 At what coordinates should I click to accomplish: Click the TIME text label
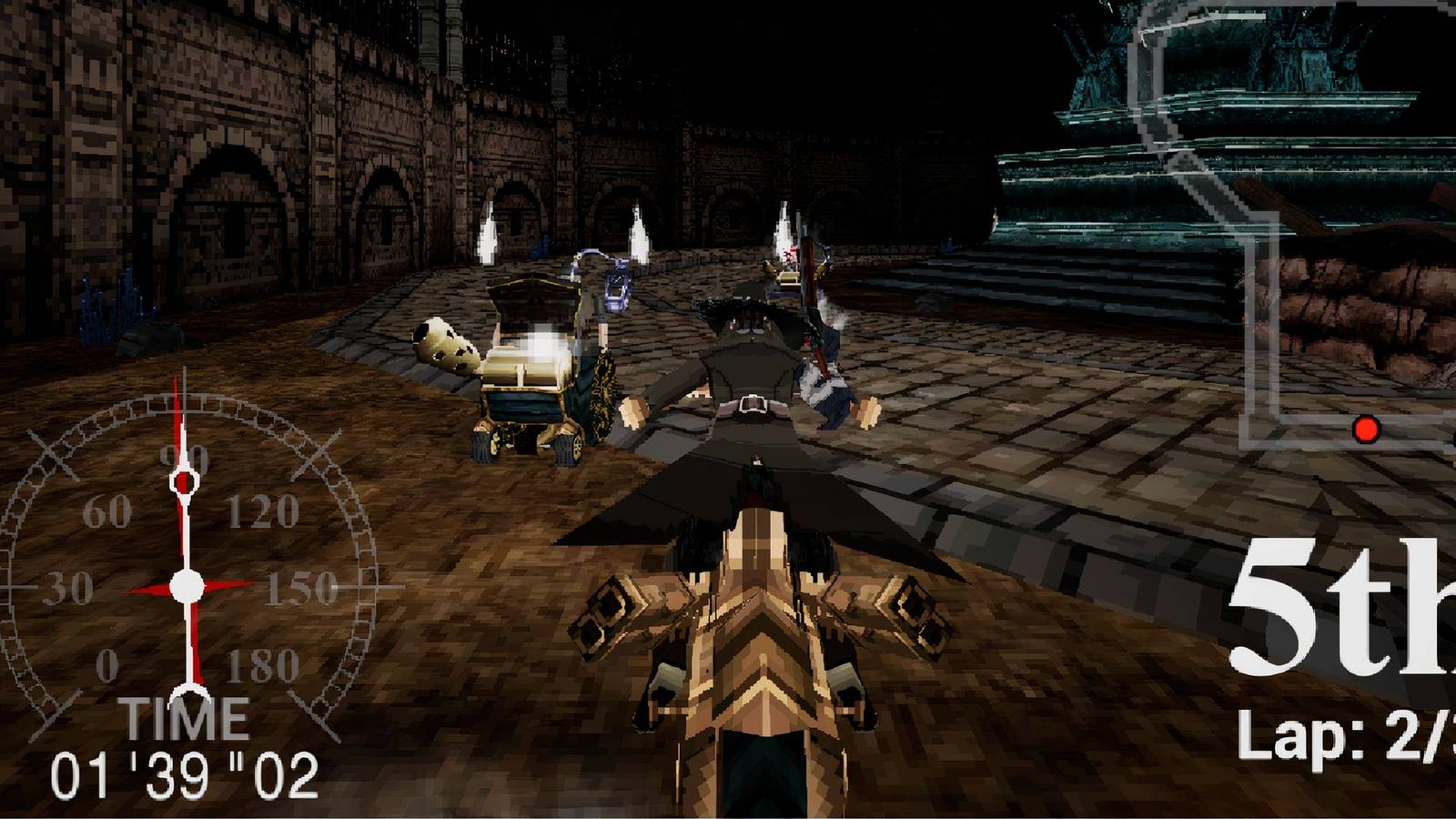click(188, 719)
